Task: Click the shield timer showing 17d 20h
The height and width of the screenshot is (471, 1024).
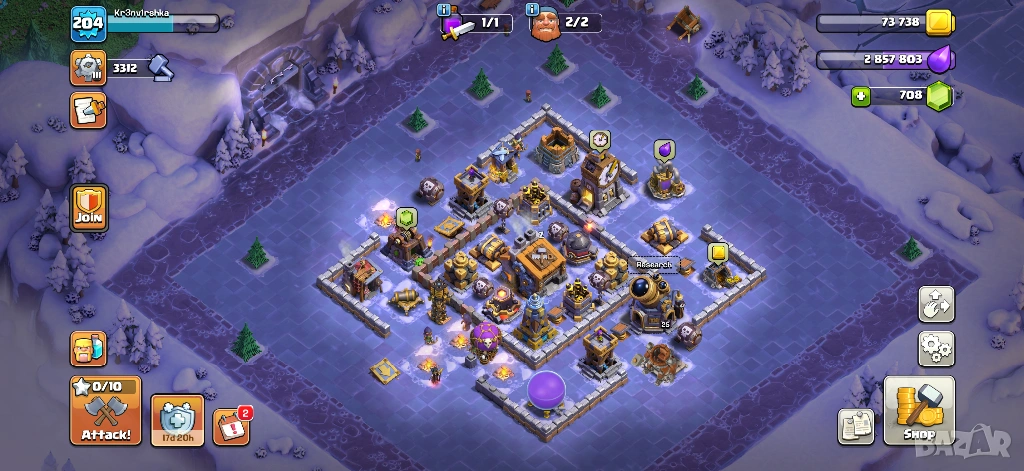Action: pyautogui.click(x=177, y=420)
